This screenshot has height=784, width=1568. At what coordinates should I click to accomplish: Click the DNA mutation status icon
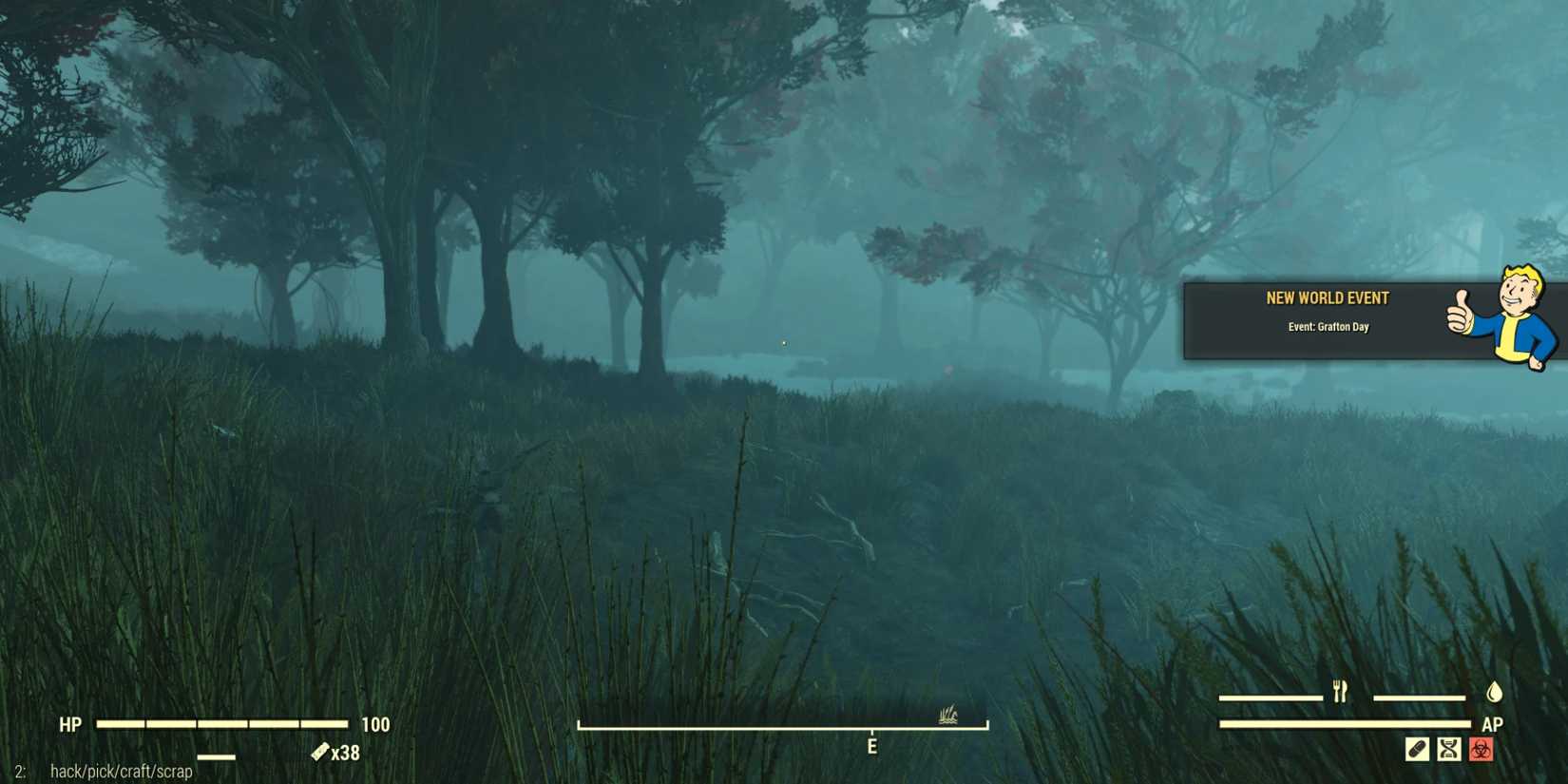[1448, 748]
